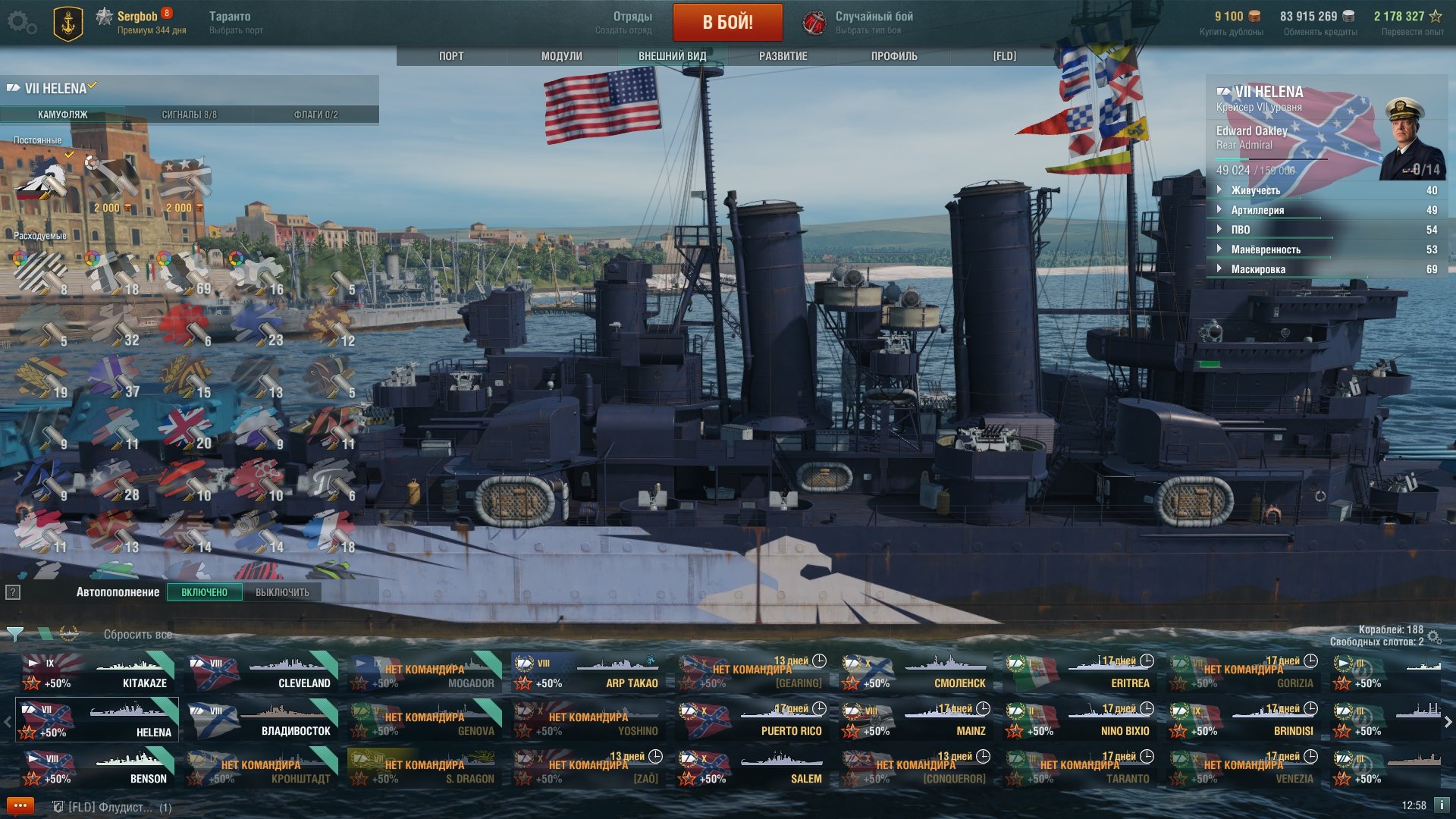1456x819 pixels.
Task: Switch to the СИГНАЛЫ 8/8 tab
Action: (189, 115)
